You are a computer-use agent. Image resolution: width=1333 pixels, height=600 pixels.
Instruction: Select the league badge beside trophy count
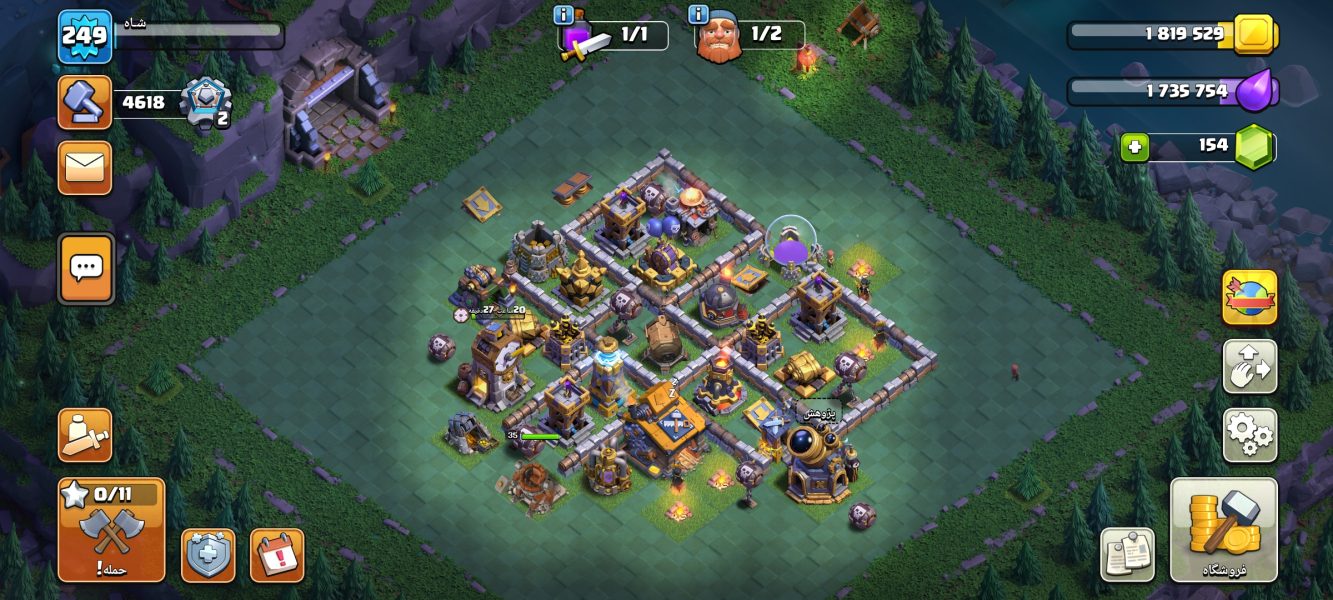[206, 102]
